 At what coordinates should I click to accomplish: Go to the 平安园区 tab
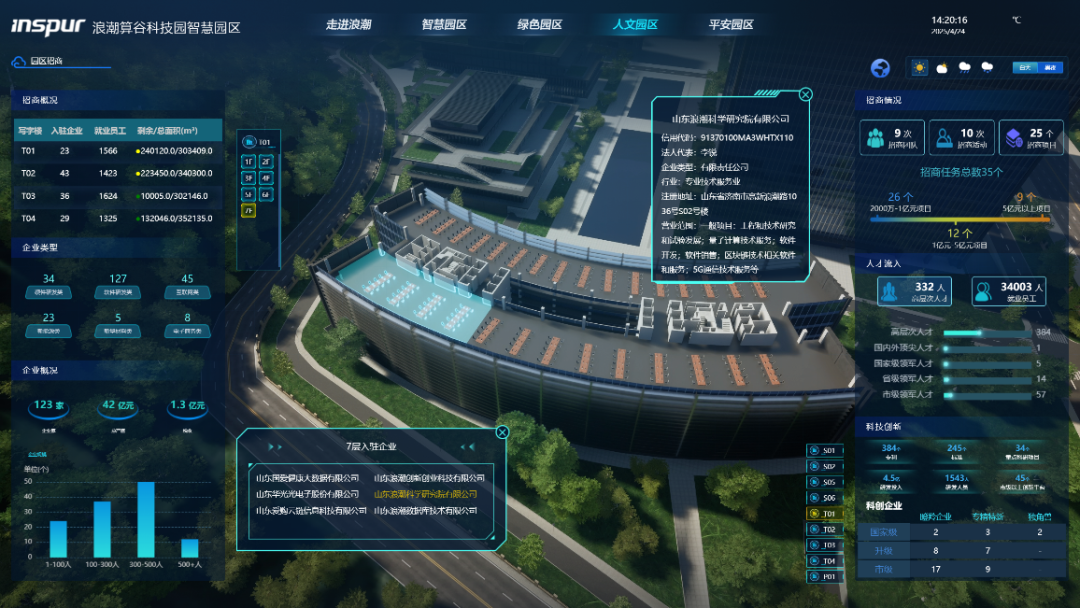[x=731, y=24]
